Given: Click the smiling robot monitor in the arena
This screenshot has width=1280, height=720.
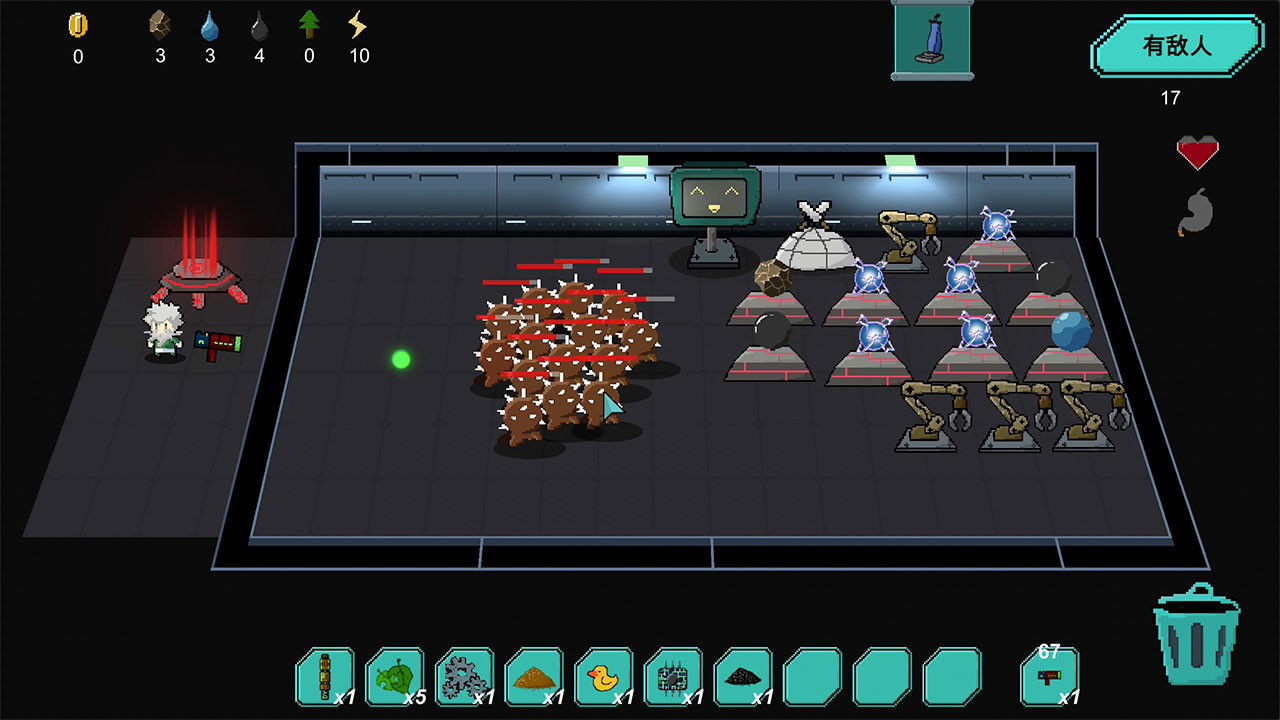Looking at the screenshot, I should pyautogui.click(x=714, y=195).
